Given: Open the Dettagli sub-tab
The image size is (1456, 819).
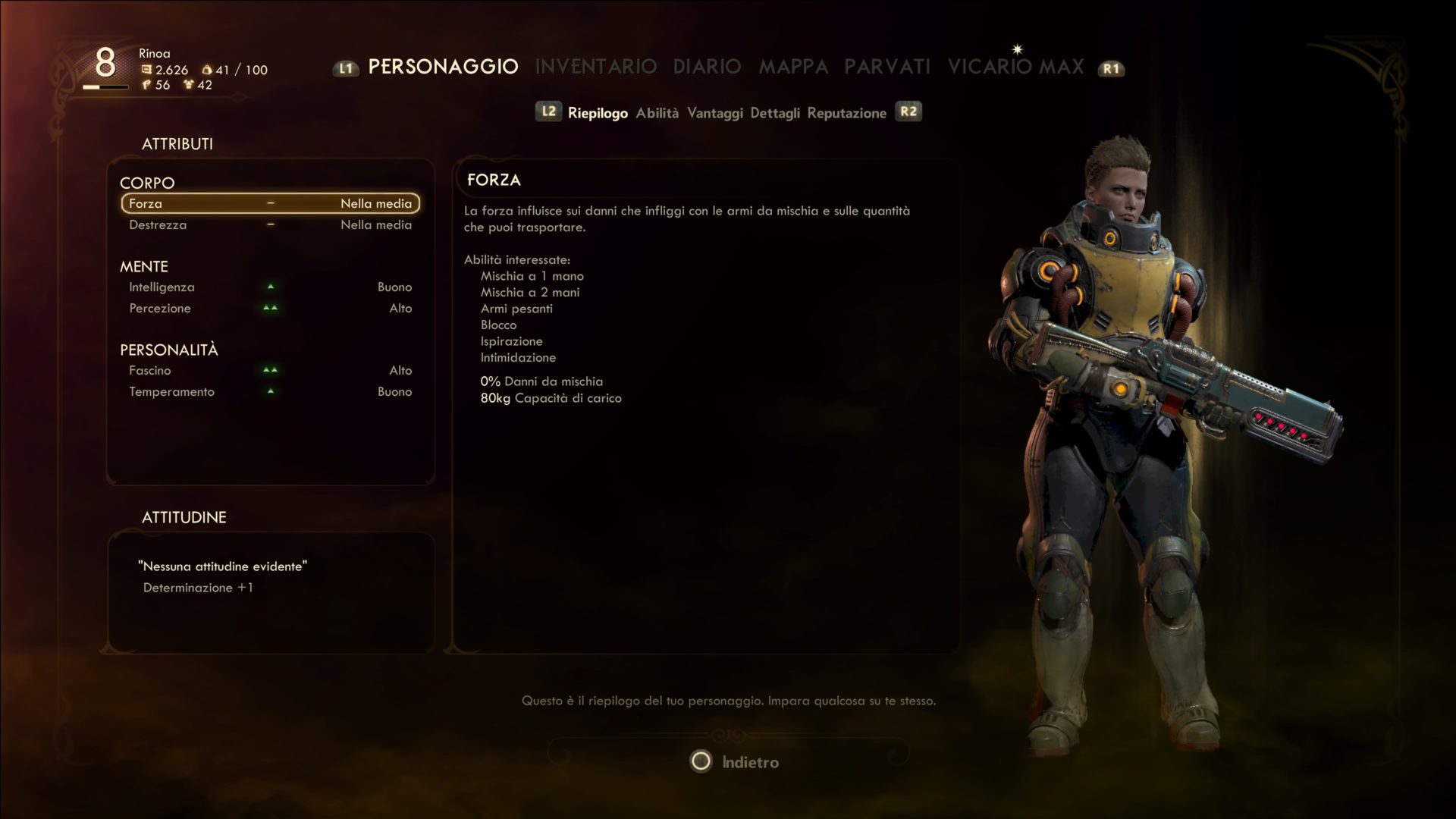Looking at the screenshot, I should [774, 113].
